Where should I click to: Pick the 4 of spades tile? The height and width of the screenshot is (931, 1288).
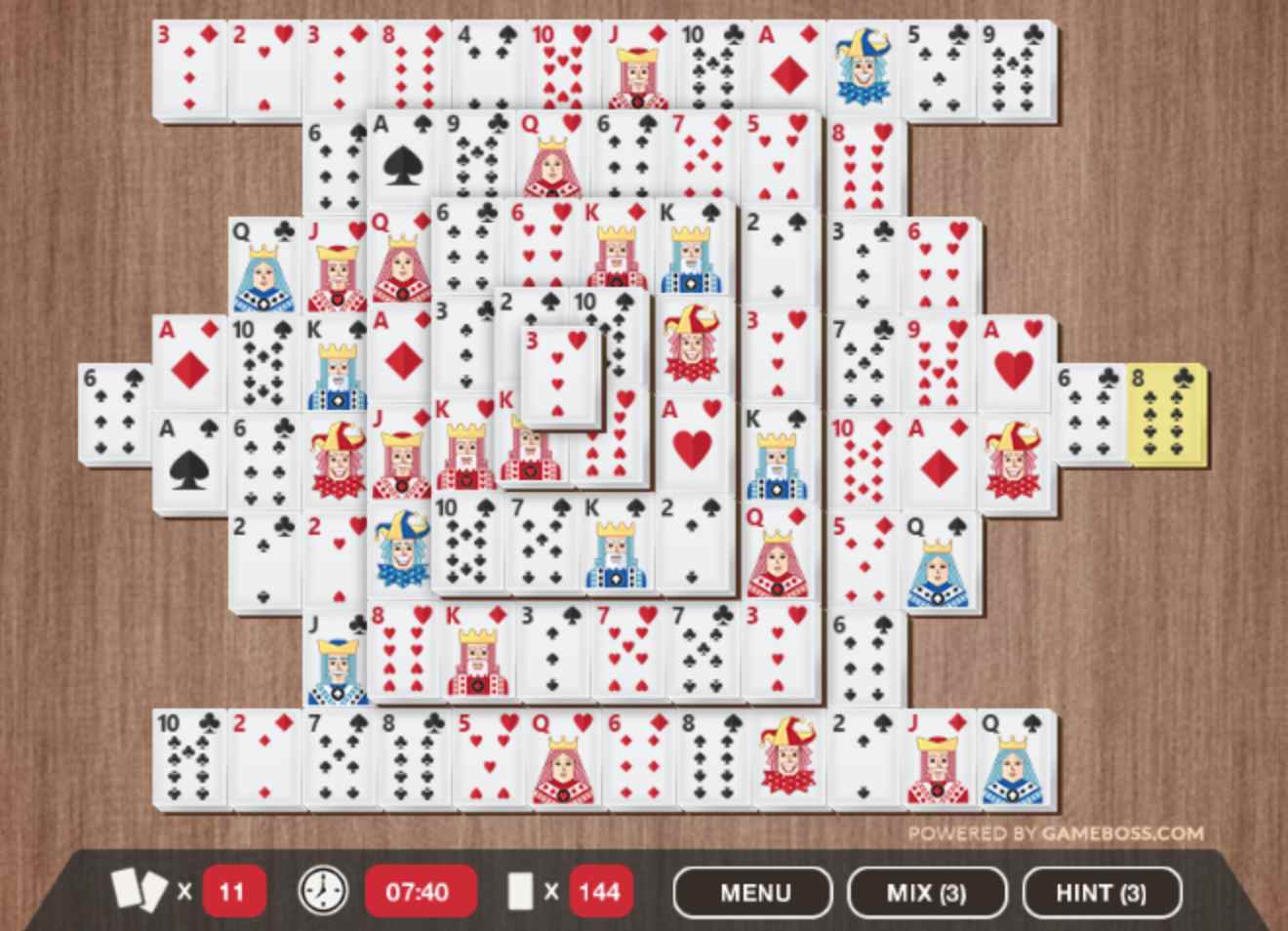point(489,68)
